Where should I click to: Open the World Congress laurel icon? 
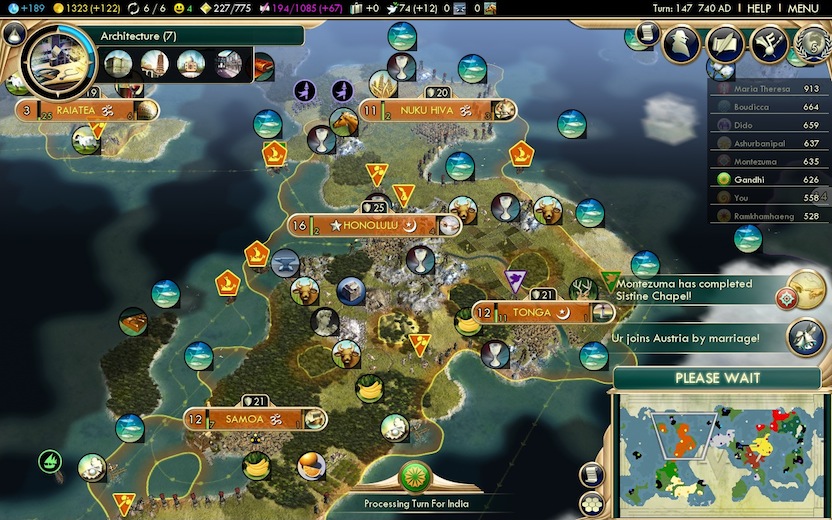click(812, 44)
